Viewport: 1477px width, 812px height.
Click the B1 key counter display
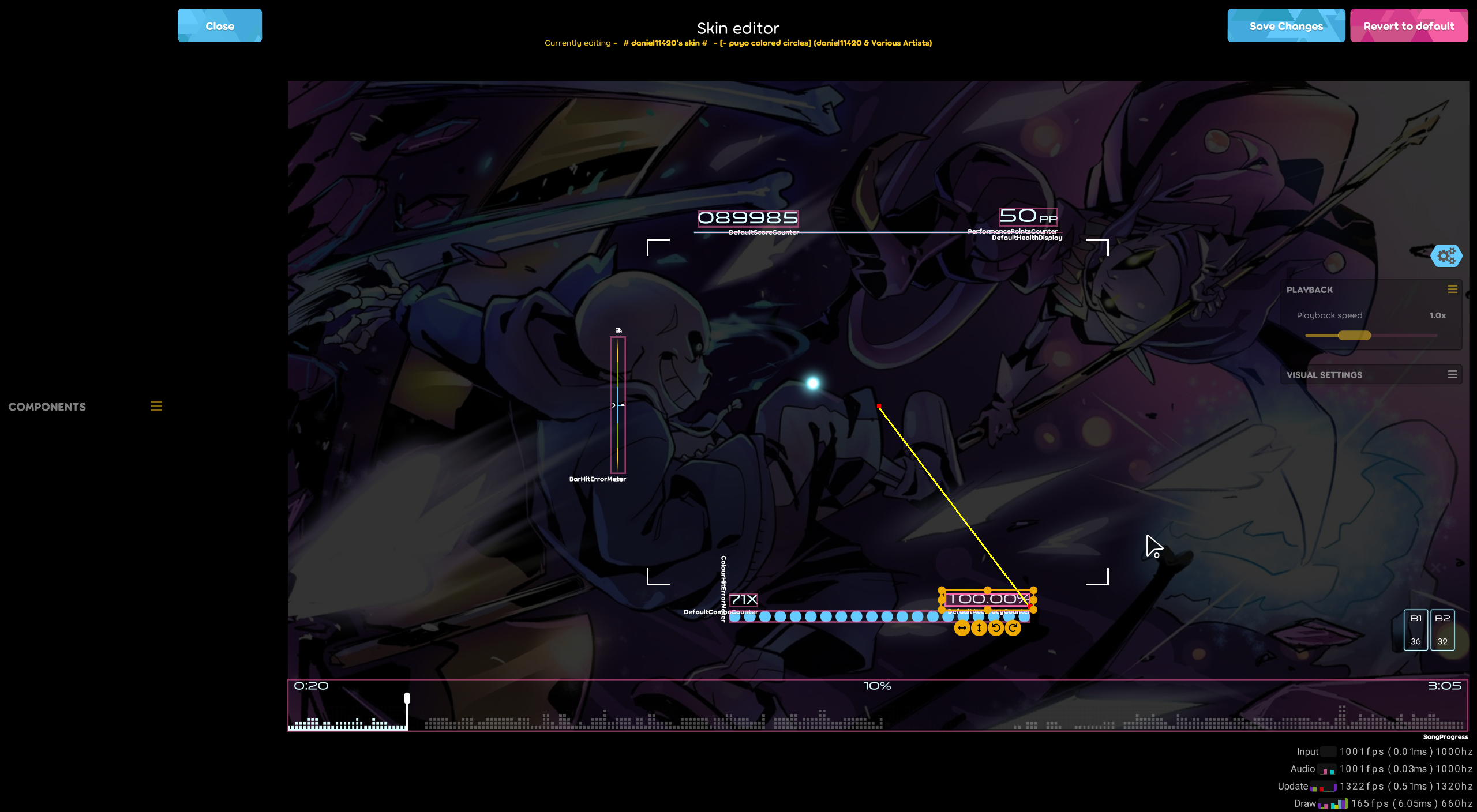pyautogui.click(x=1415, y=629)
